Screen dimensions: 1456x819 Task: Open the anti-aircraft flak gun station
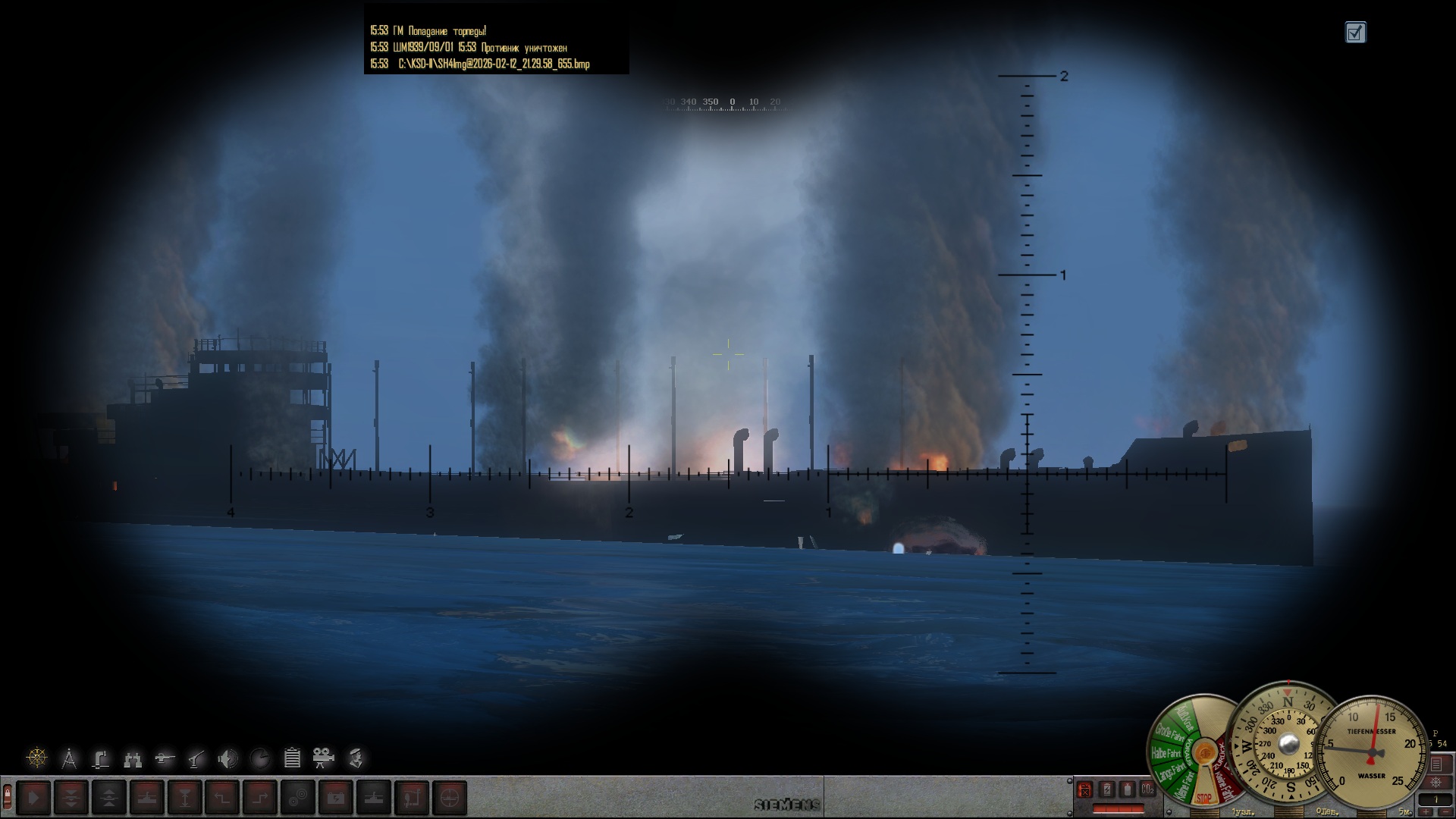tap(196, 758)
